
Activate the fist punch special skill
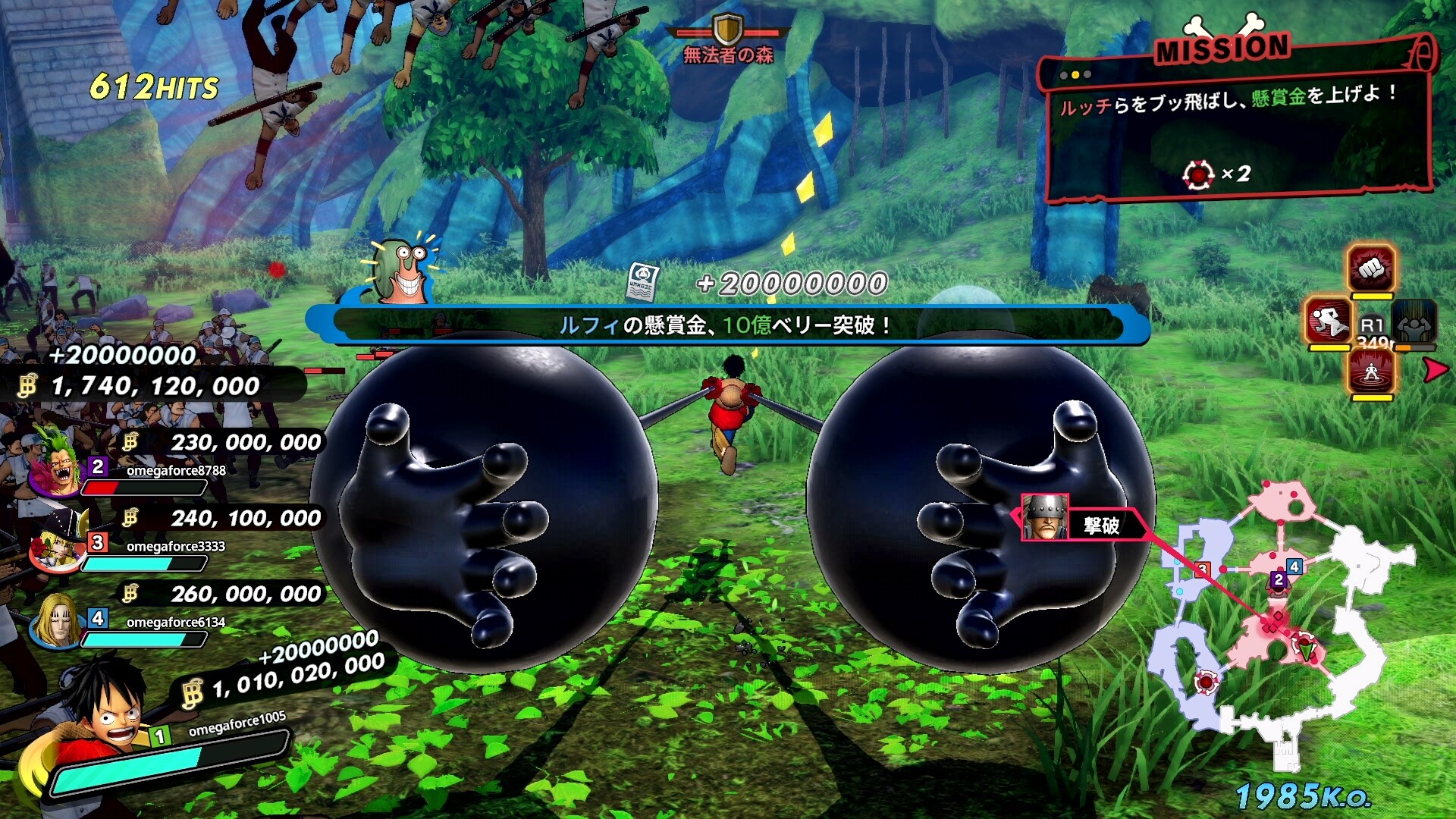1370,268
